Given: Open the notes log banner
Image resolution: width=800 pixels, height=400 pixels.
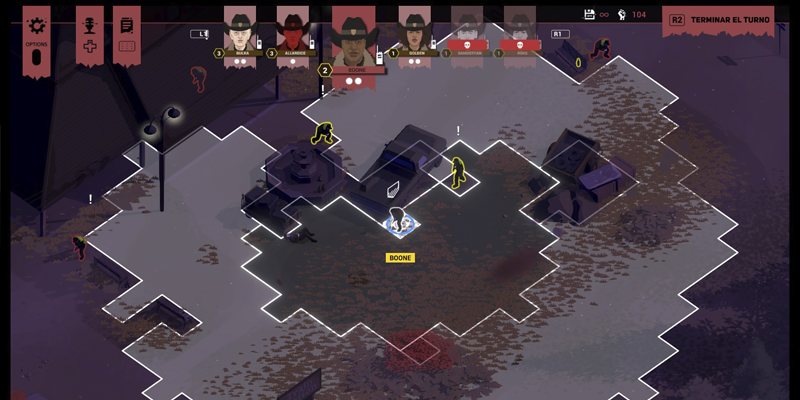Looking at the screenshot, I should coord(126,27).
